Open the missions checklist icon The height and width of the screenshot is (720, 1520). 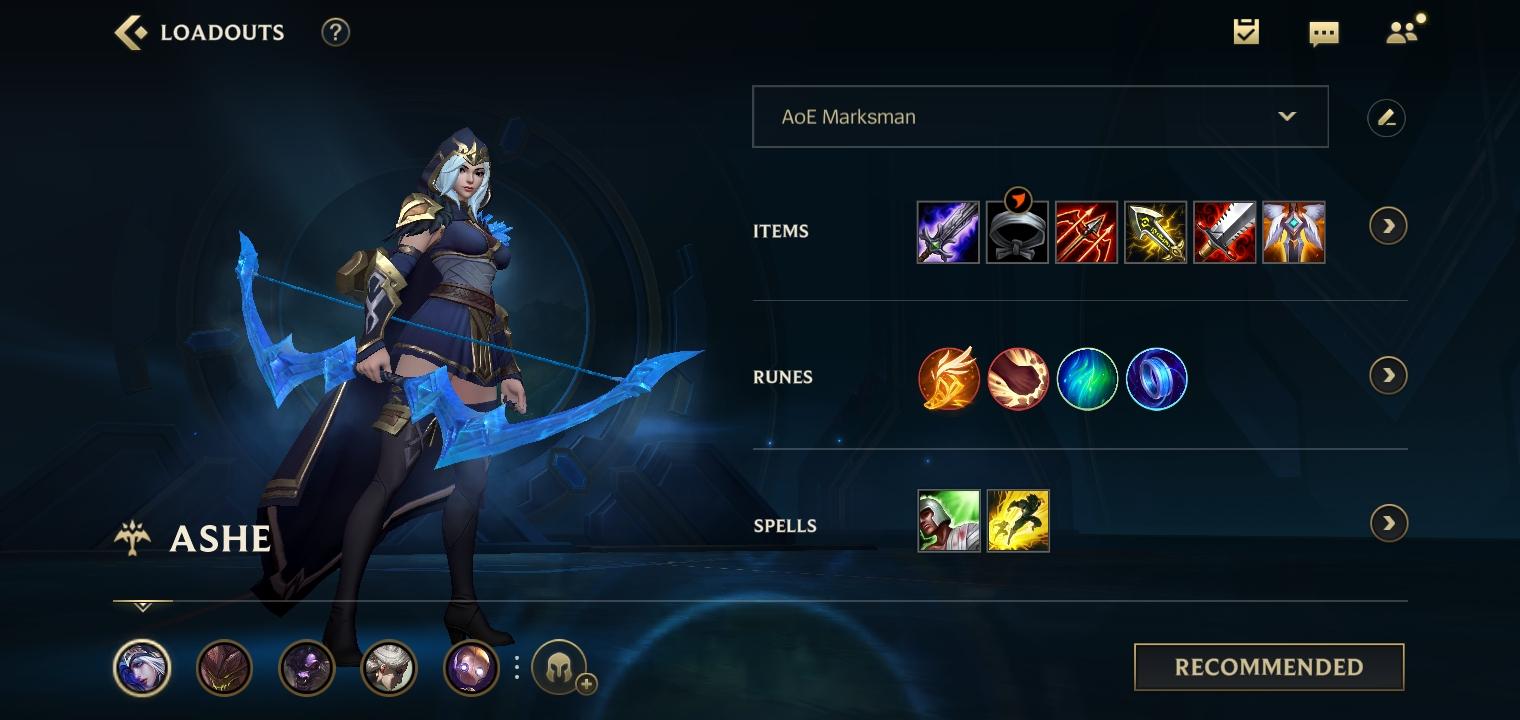(x=1246, y=32)
